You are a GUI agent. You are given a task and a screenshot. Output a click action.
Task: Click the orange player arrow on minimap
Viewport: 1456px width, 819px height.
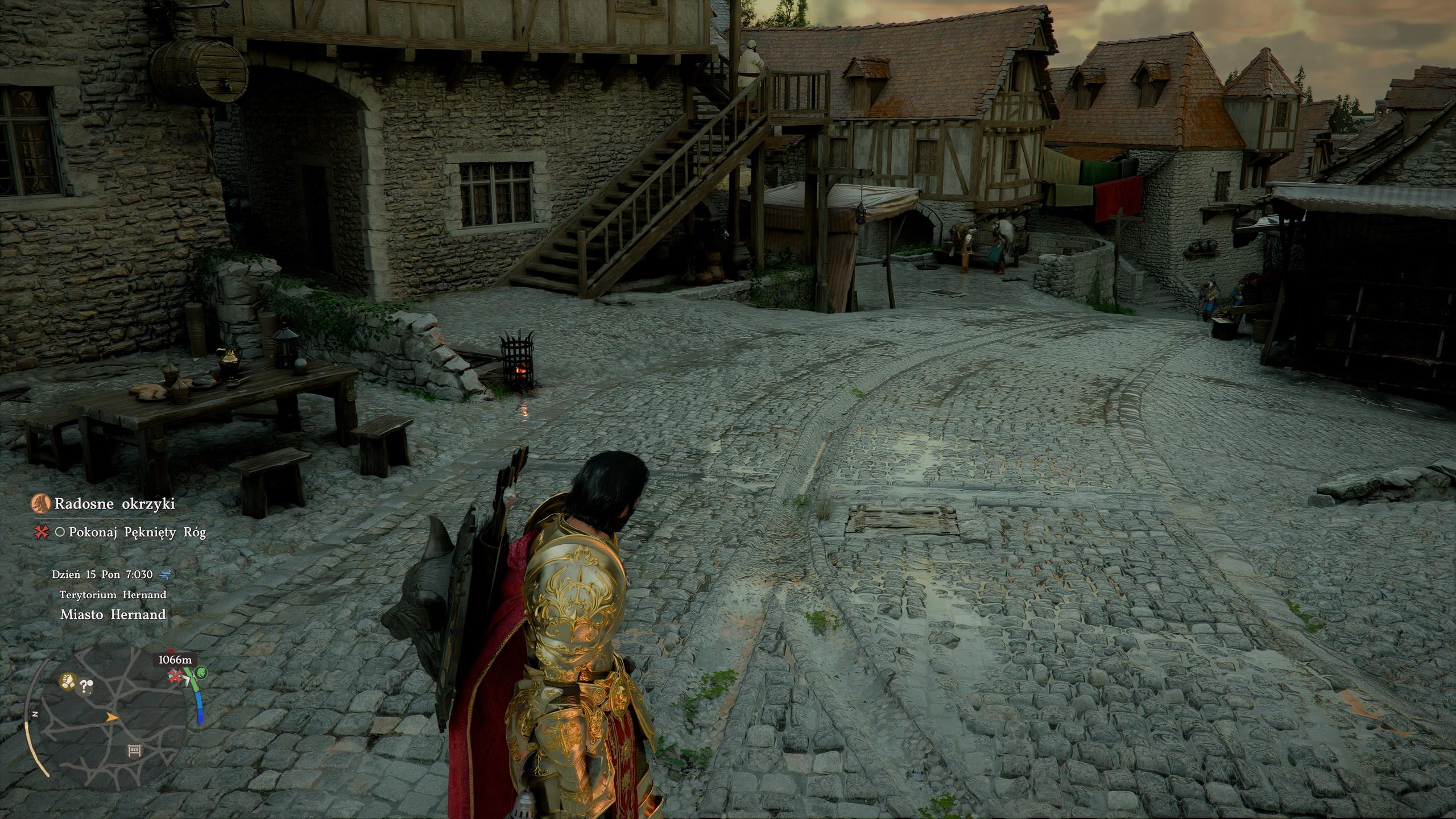112,718
